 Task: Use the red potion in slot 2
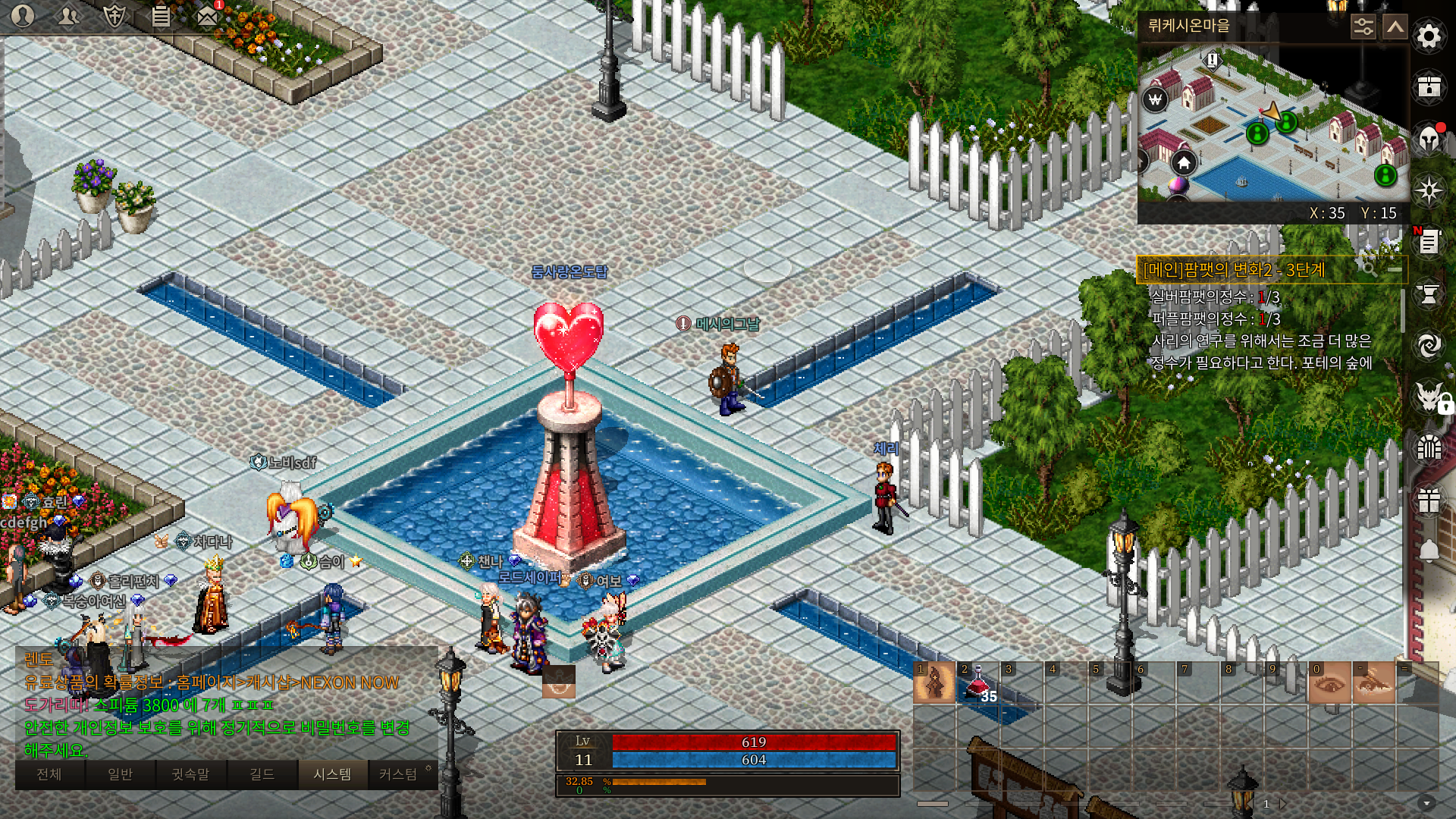tap(977, 683)
